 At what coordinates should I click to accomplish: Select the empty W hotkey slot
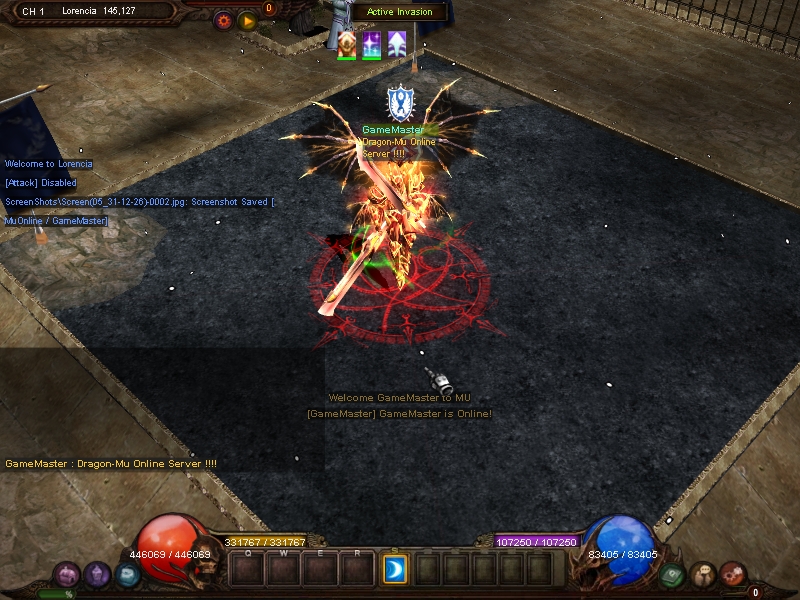[284, 569]
